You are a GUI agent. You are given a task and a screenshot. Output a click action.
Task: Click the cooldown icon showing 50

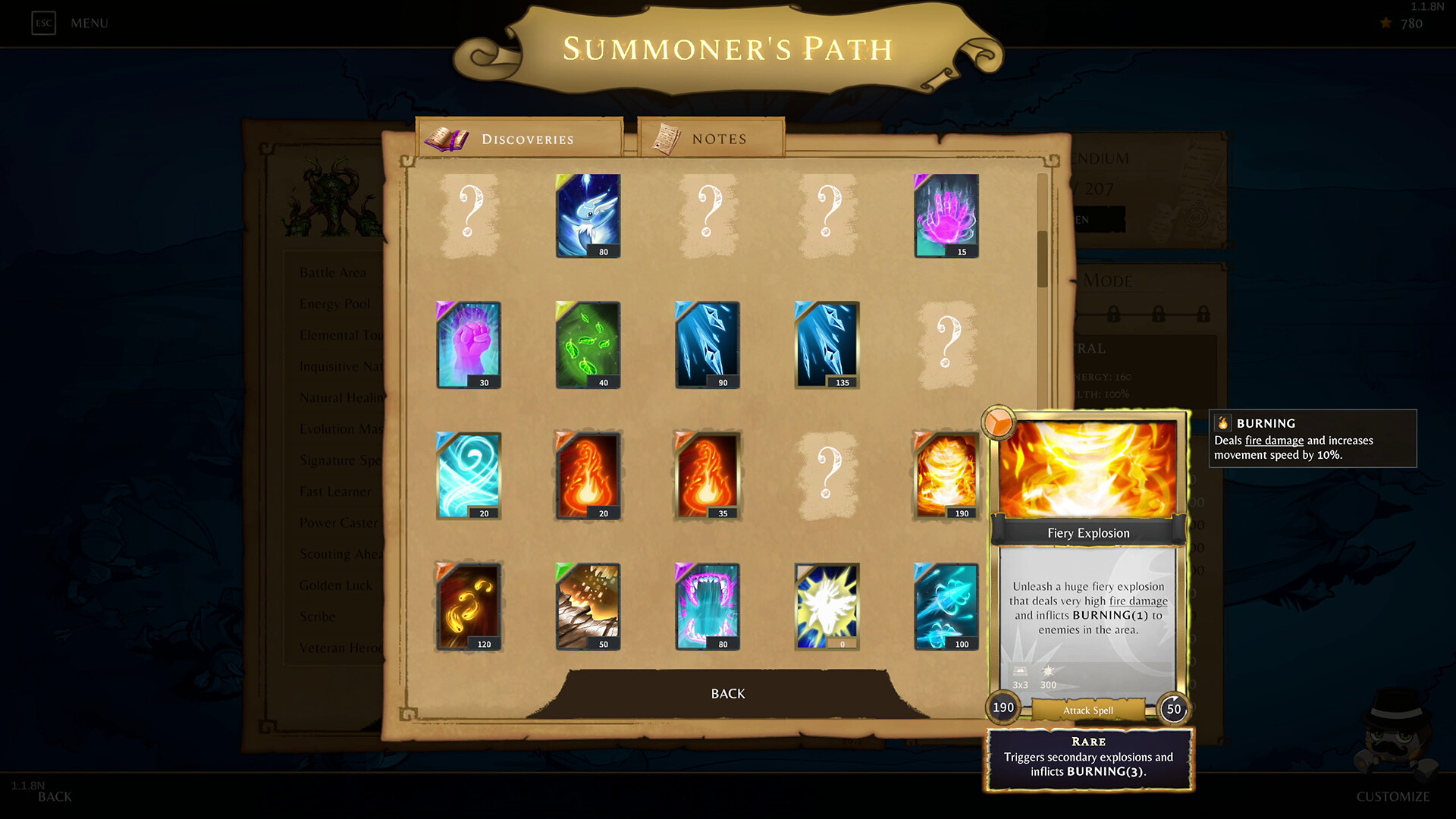(1172, 709)
